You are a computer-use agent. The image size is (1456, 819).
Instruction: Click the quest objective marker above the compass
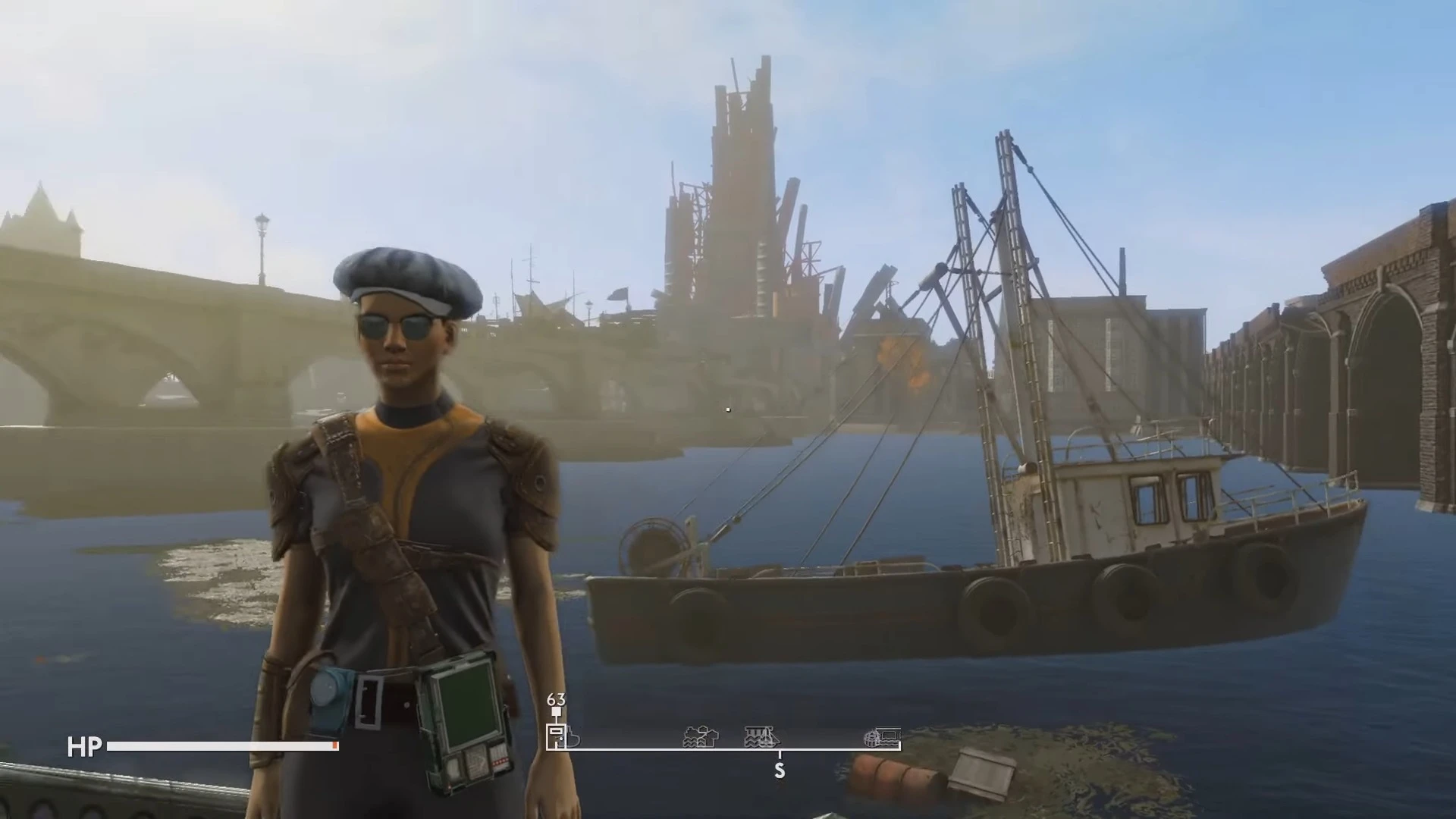coord(556,711)
